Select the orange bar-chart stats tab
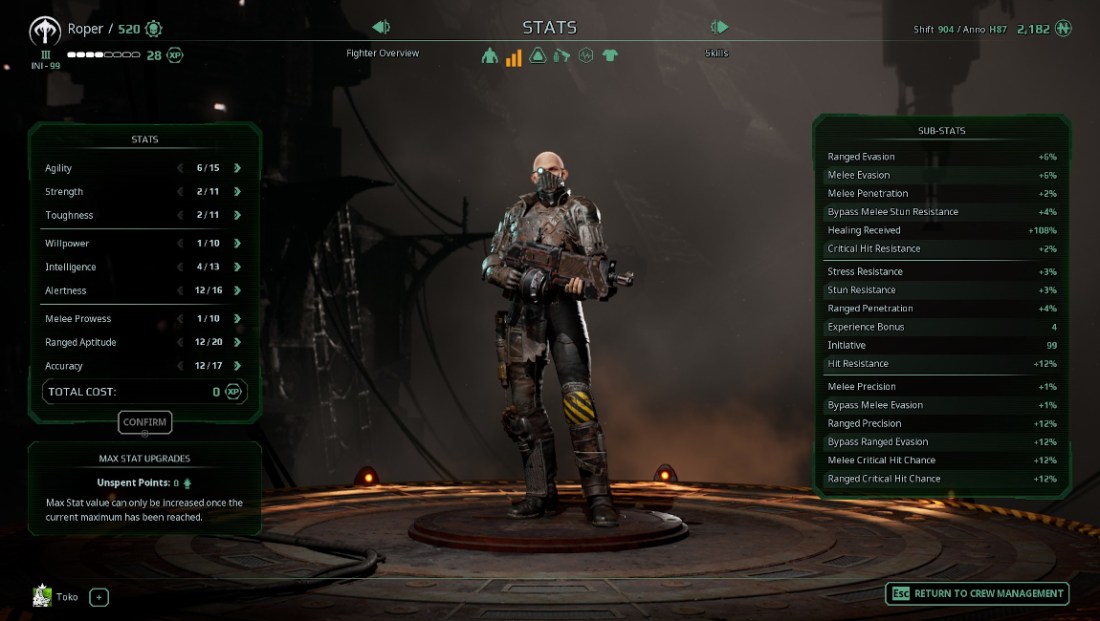Image resolution: width=1100 pixels, height=621 pixels. [513, 56]
